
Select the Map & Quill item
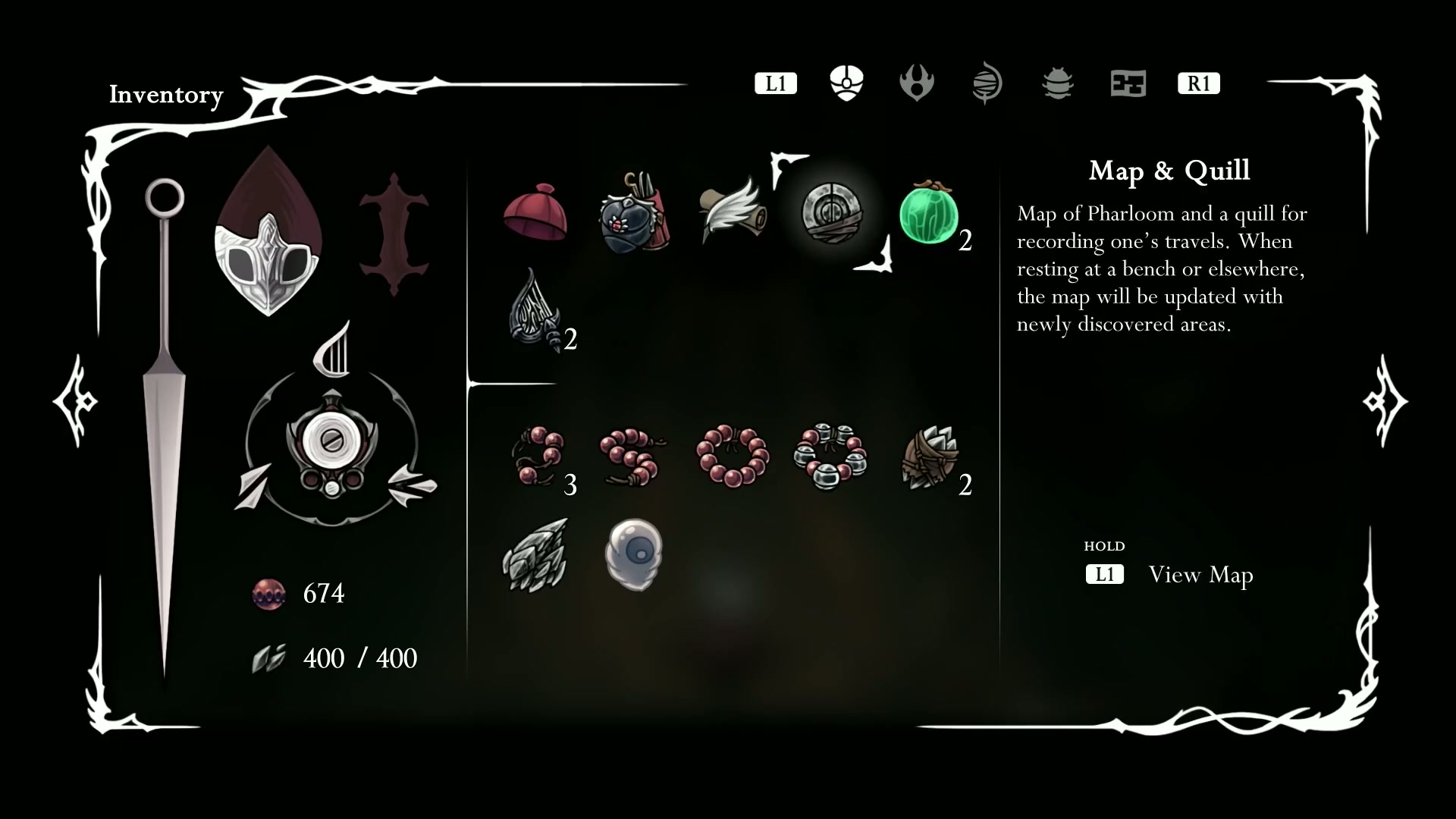click(831, 213)
